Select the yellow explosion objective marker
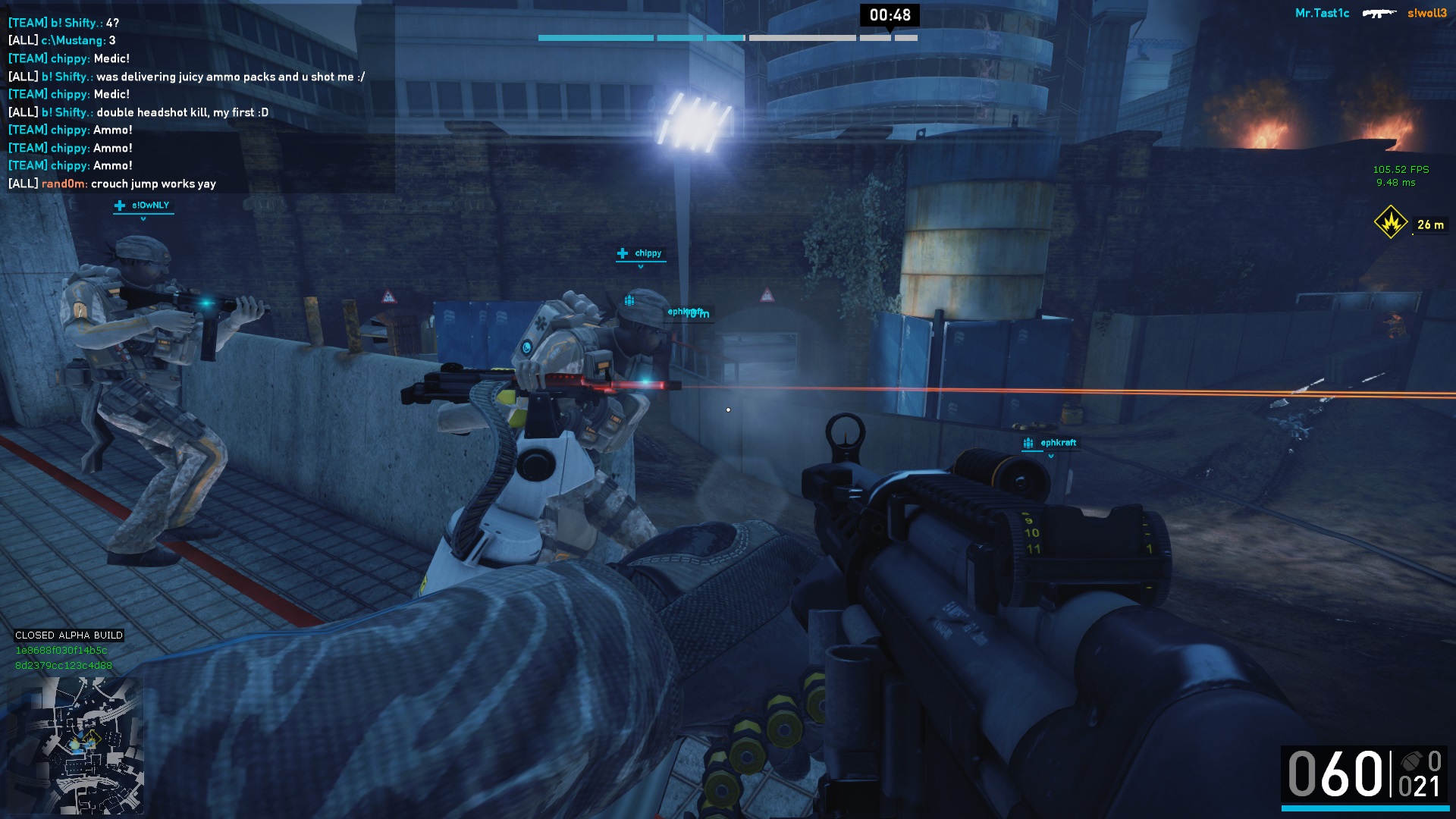 coord(1391,224)
